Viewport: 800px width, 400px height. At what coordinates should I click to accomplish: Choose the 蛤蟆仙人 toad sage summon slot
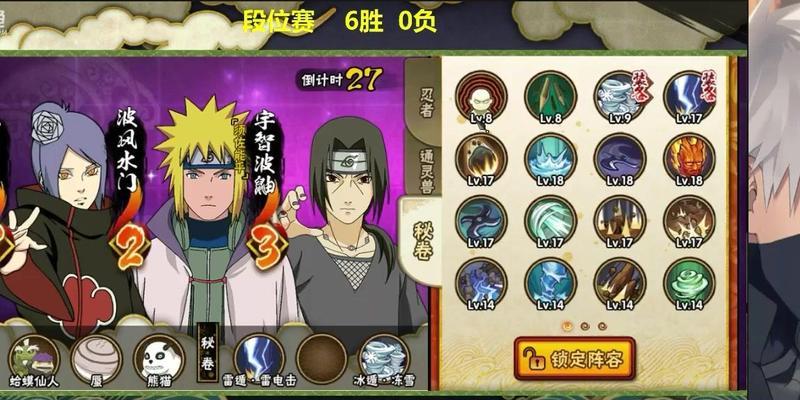click(x=34, y=358)
